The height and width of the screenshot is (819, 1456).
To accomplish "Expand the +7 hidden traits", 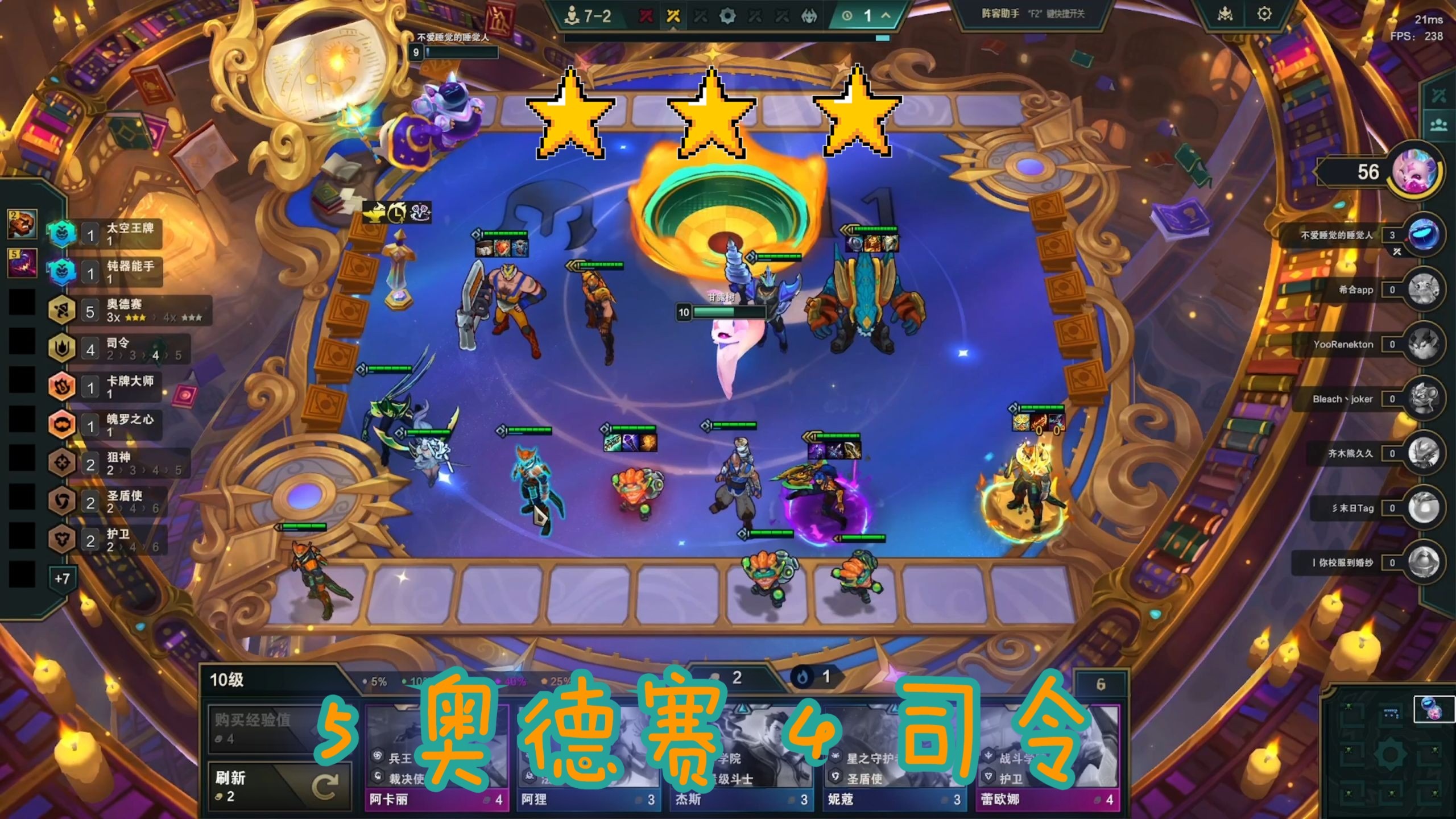I will (x=62, y=578).
